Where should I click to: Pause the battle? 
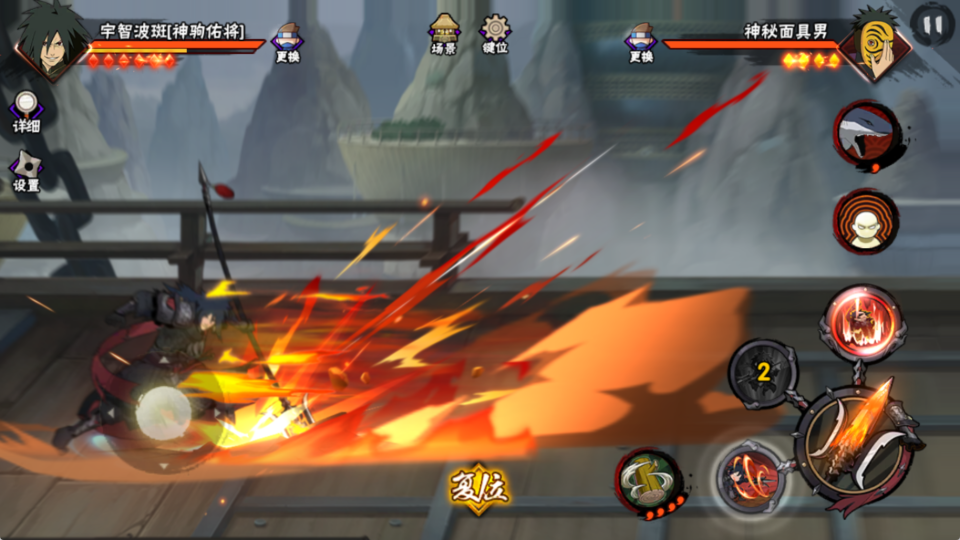(x=932, y=24)
